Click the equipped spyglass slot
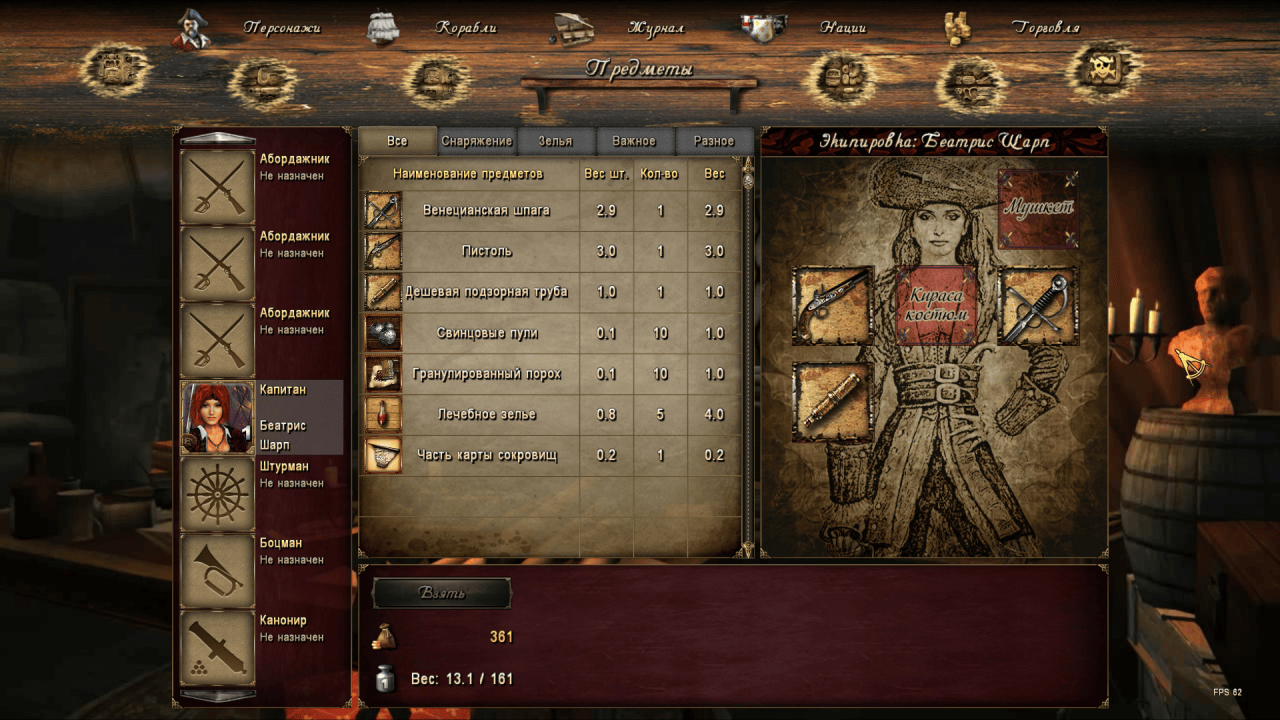This screenshot has width=1280, height=720. 833,402
